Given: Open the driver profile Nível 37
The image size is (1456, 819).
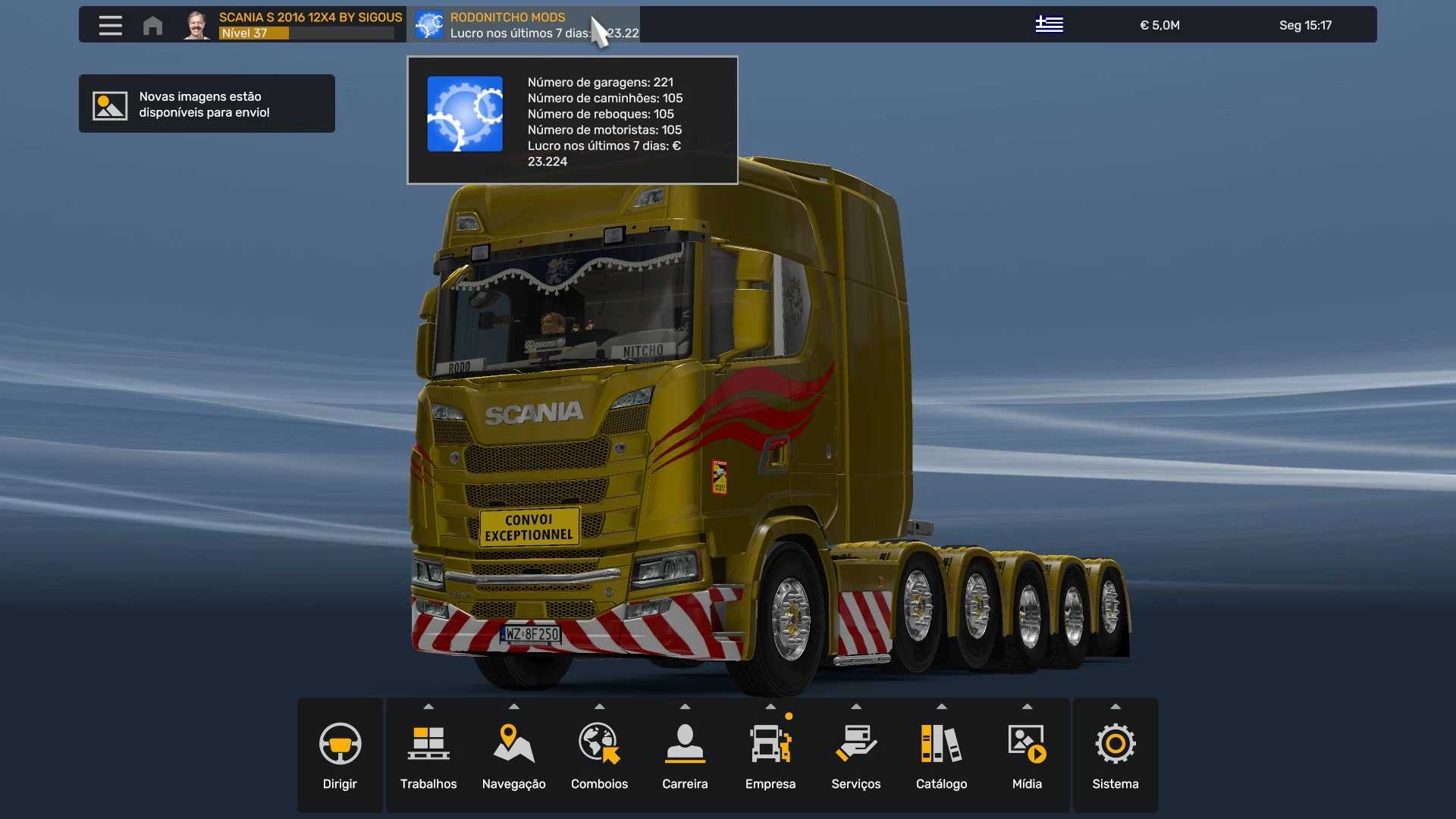Looking at the screenshot, I should tap(293, 25).
